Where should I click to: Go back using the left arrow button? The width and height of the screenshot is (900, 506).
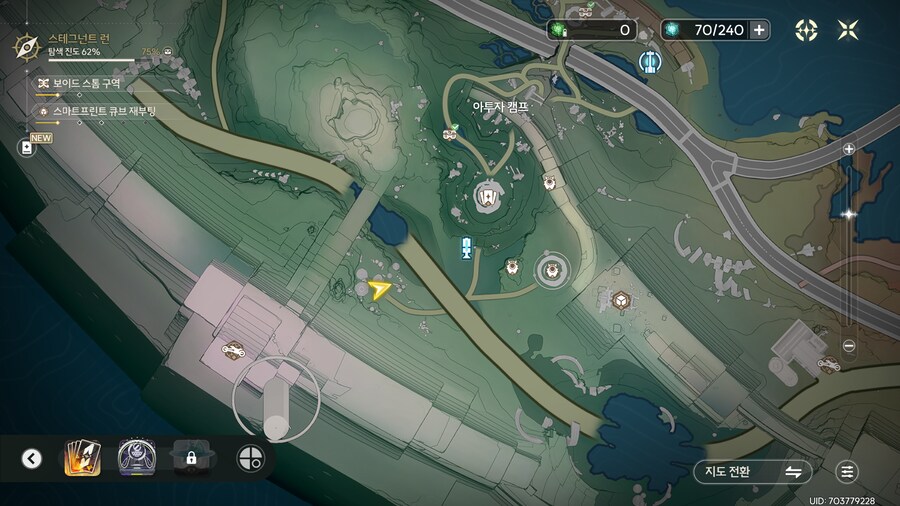(32, 459)
